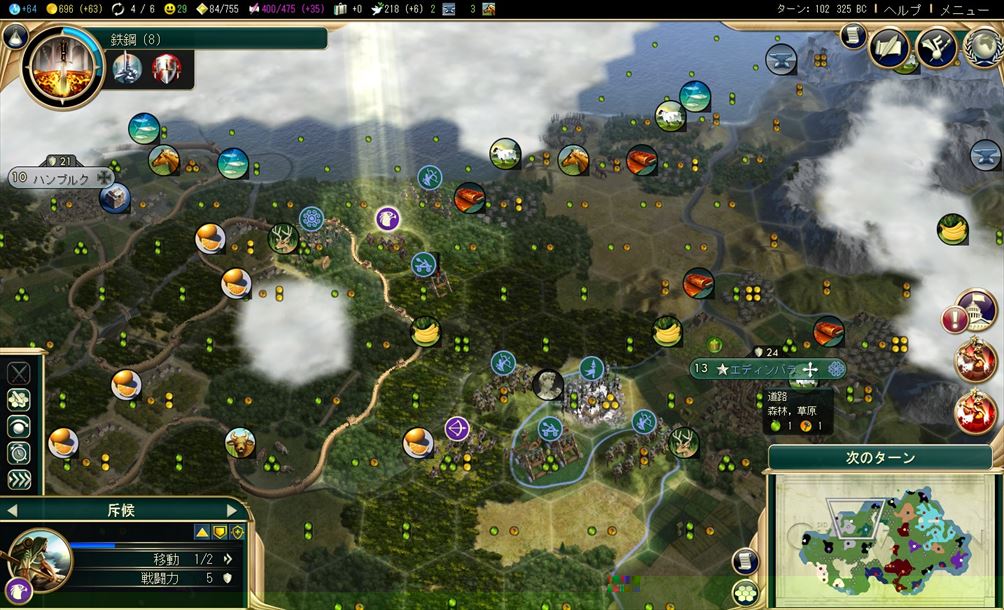Click the scout 斥候 unit portrait

click(40, 558)
